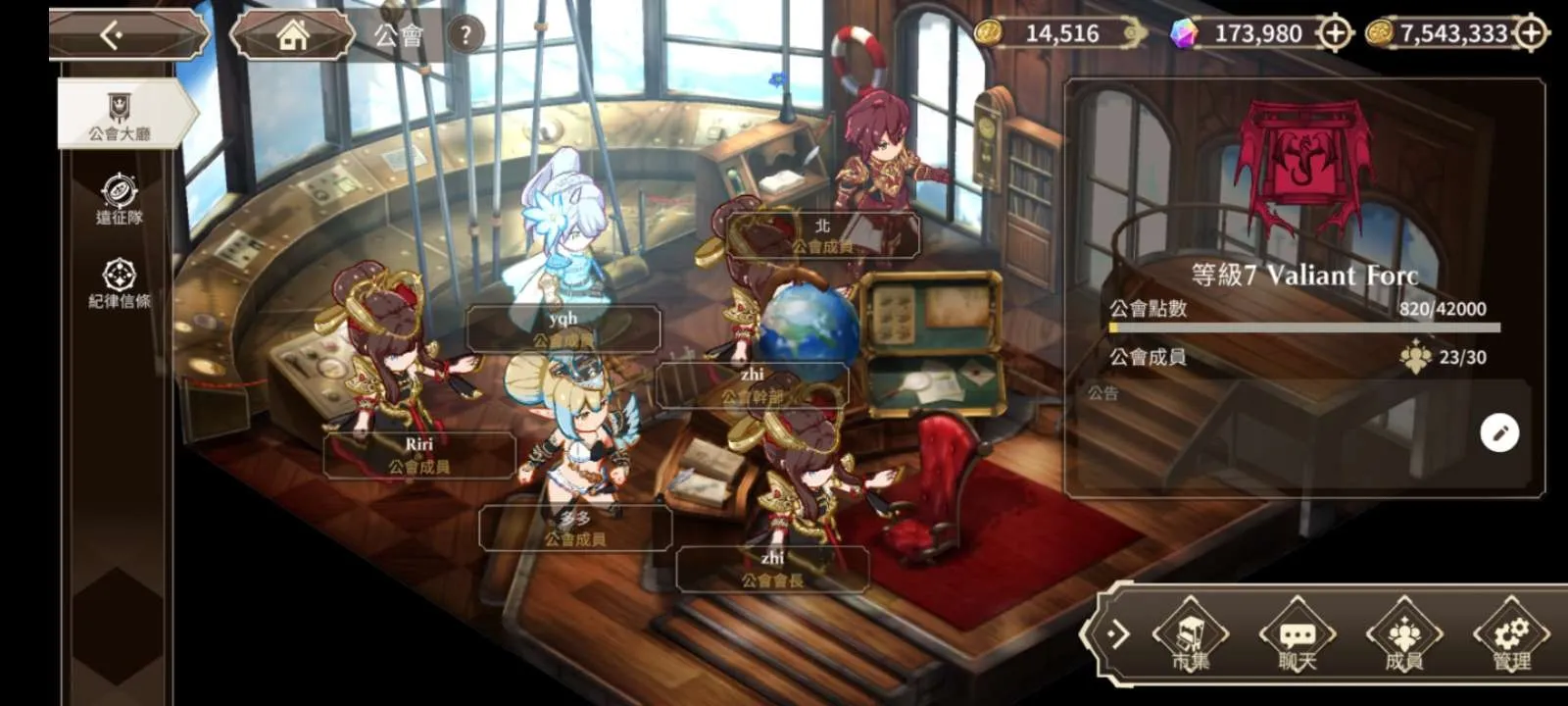Return to the home screen

[x=292, y=36]
